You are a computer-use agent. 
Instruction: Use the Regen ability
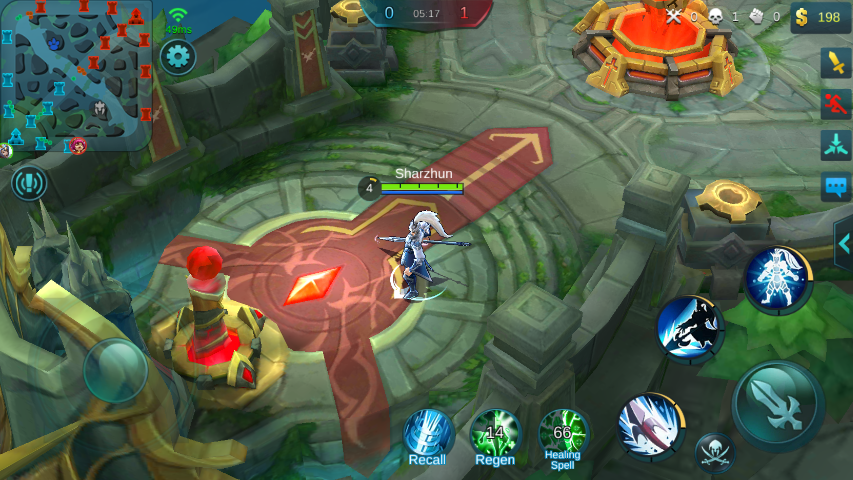pyautogui.click(x=495, y=435)
